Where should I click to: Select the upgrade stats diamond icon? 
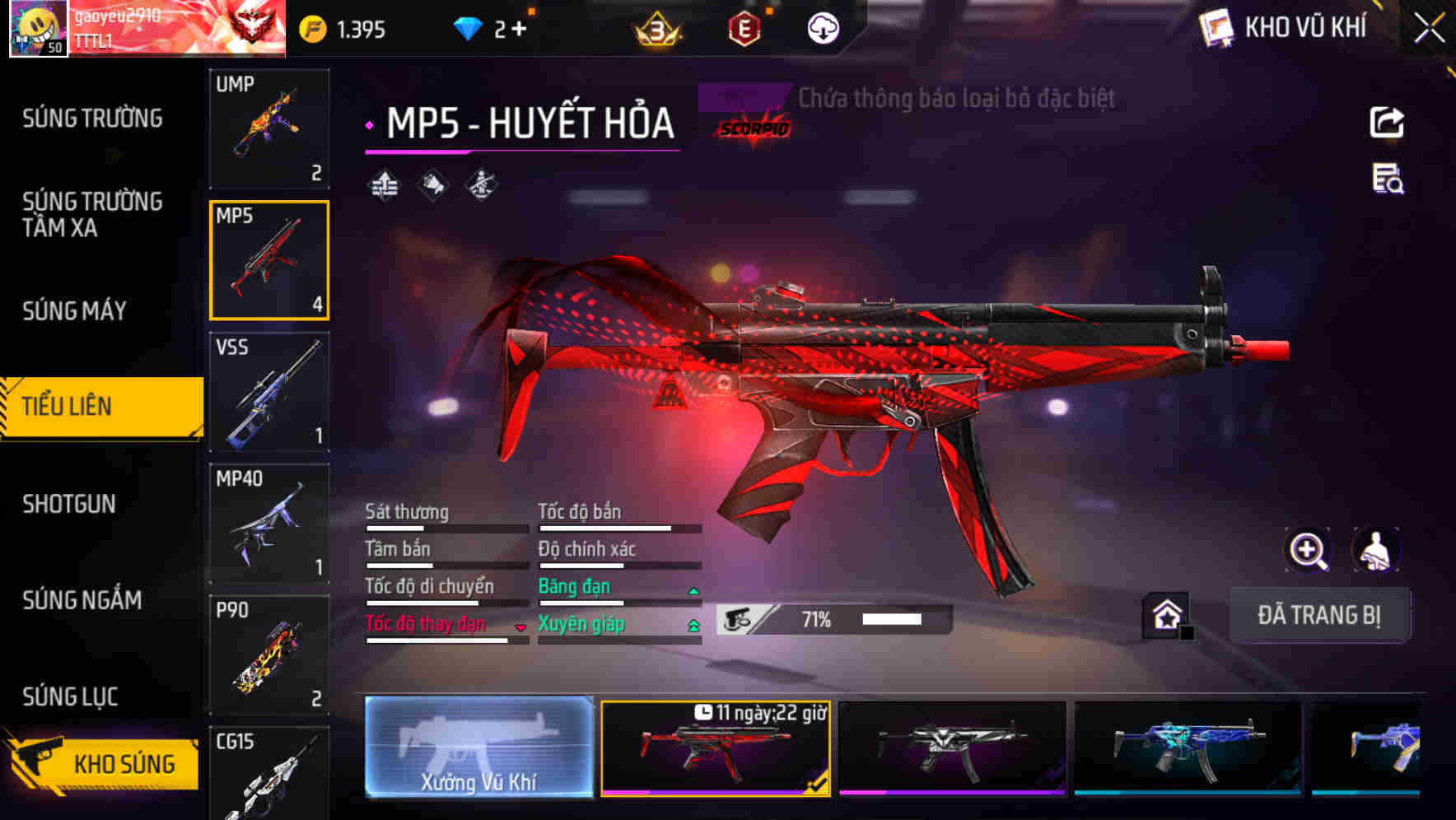[383, 184]
